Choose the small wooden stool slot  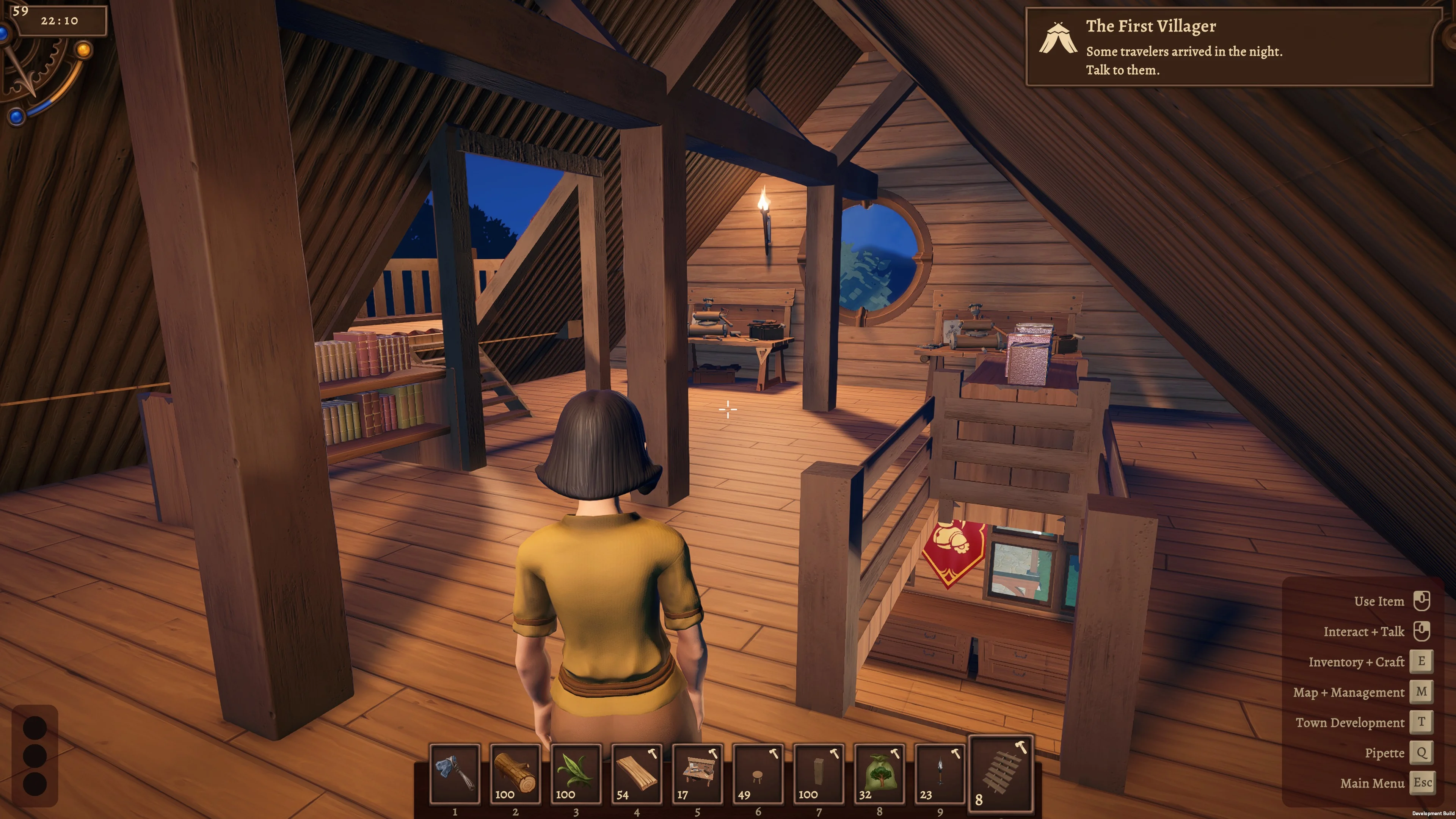758,773
